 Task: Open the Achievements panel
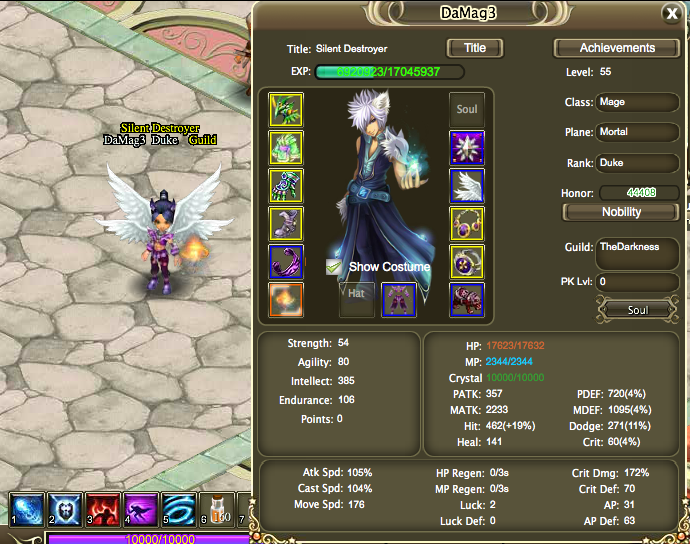tap(617, 48)
